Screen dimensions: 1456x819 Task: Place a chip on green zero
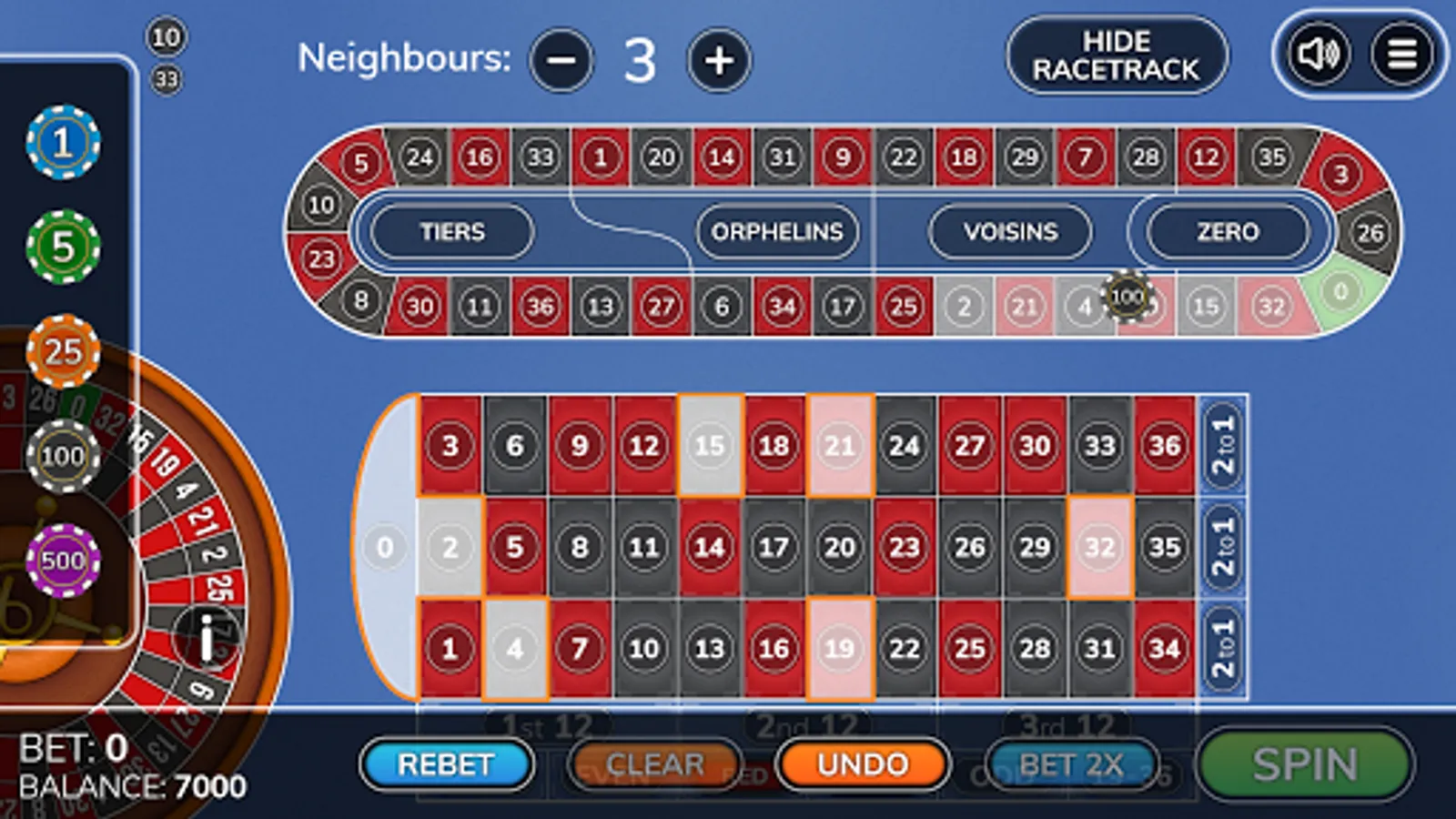click(385, 546)
